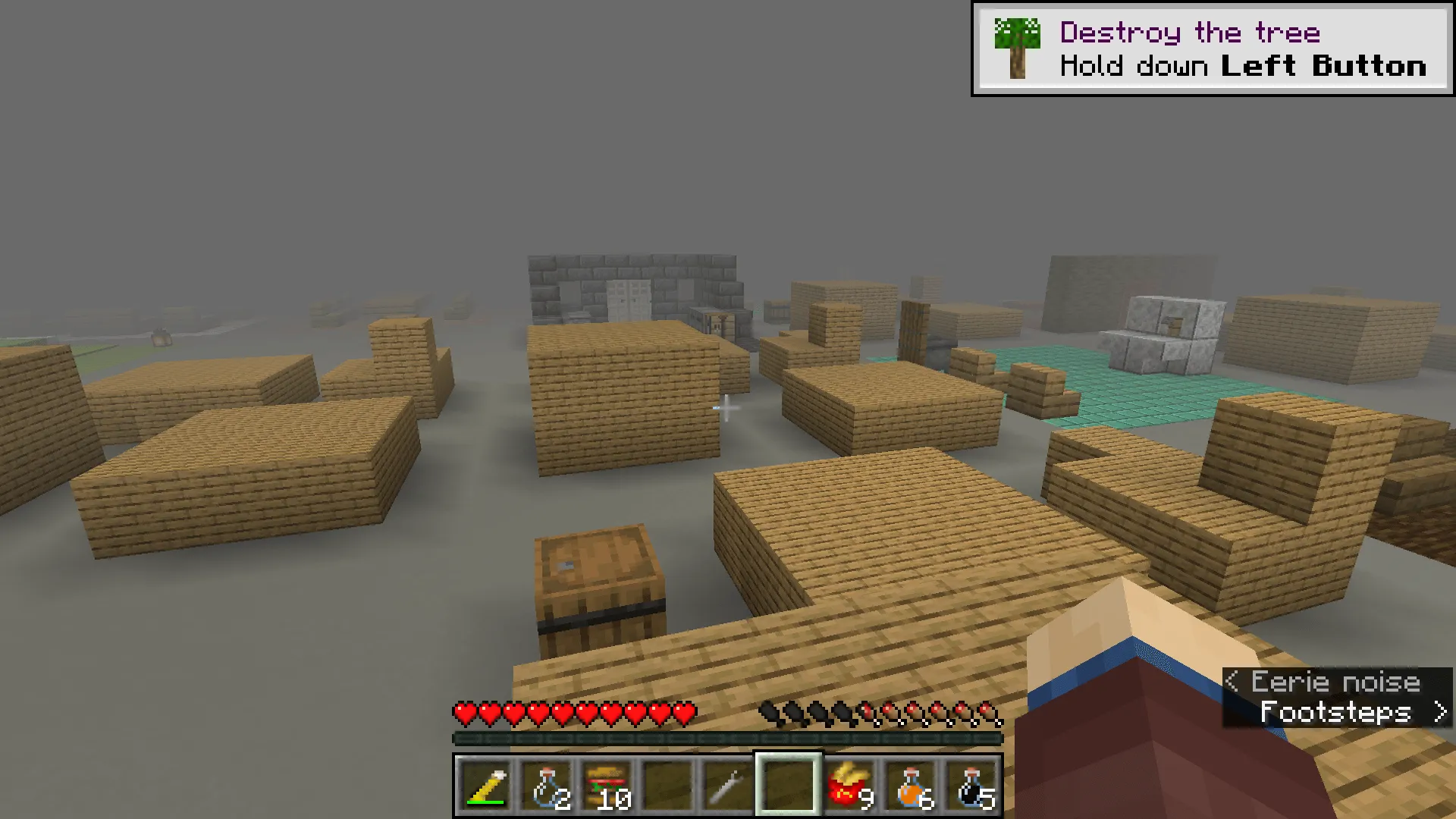Click the Destroy the tree tutorial text
The image size is (1456, 819).
click(x=1189, y=32)
